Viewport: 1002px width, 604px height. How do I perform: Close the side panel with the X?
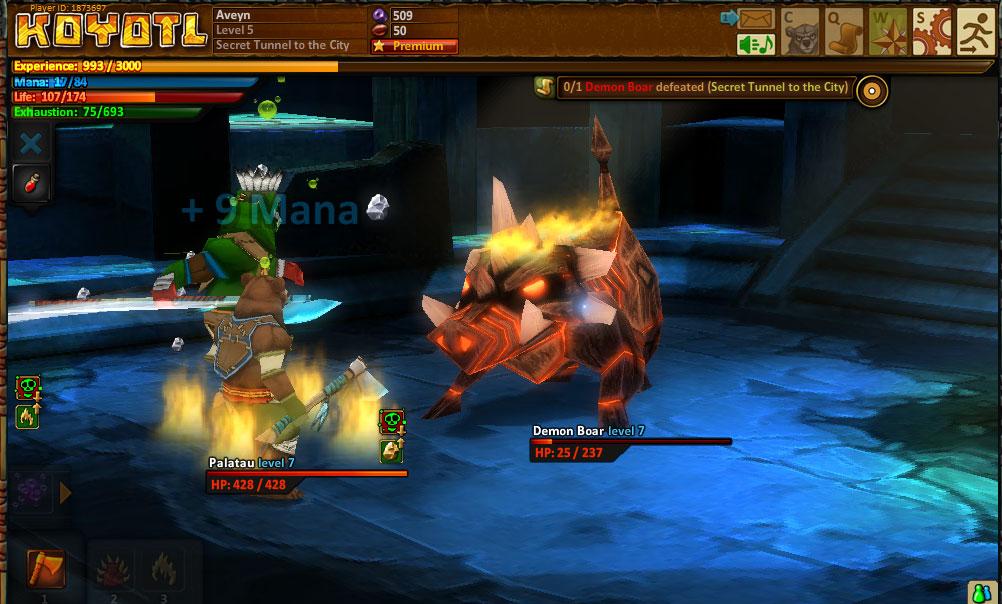coord(31,143)
